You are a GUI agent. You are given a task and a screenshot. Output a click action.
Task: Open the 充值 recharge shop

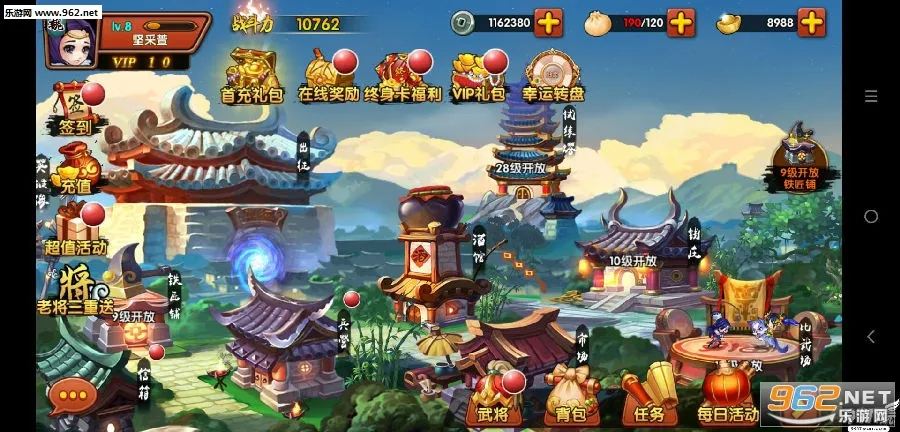point(73,165)
